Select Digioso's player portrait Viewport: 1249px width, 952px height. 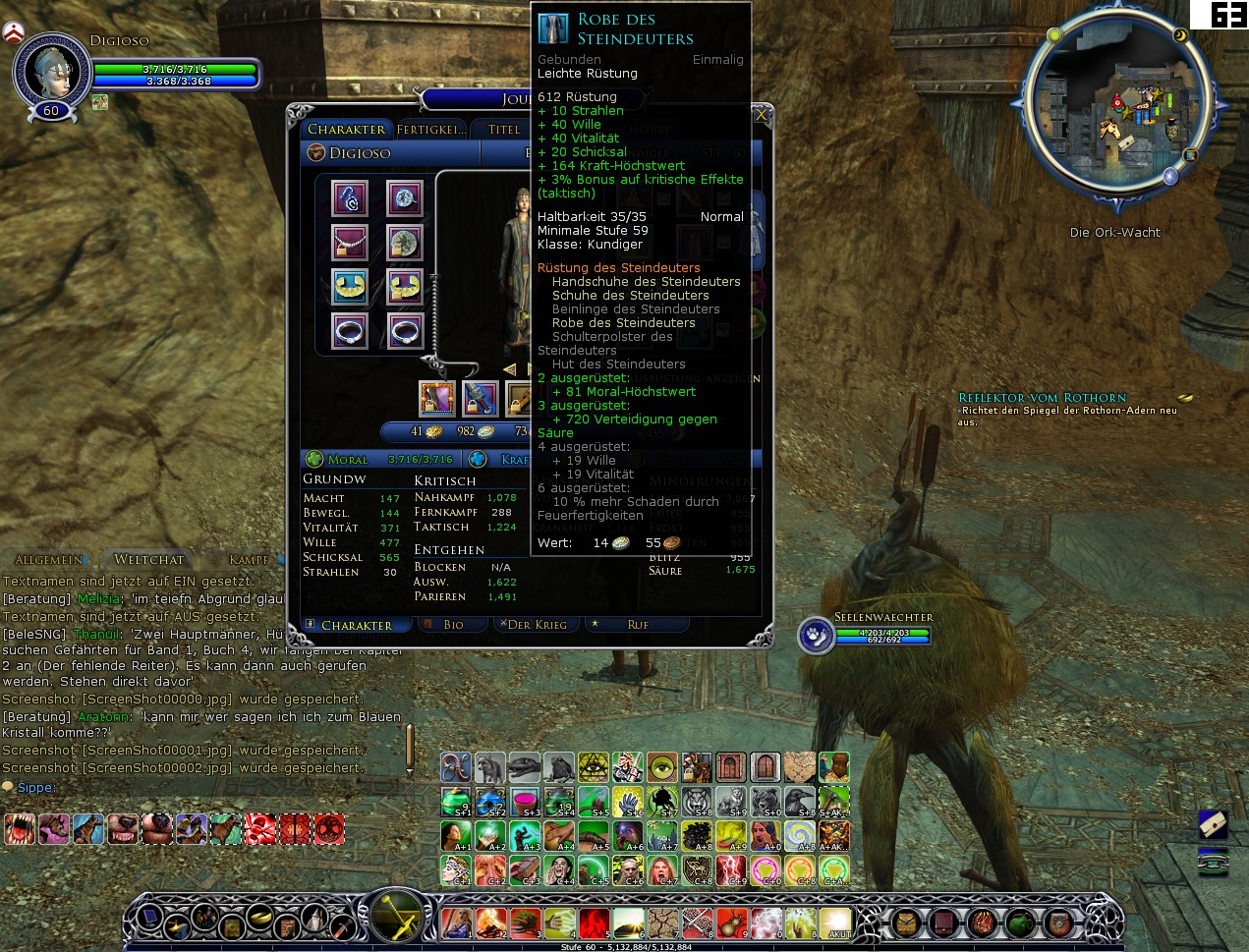[x=51, y=71]
